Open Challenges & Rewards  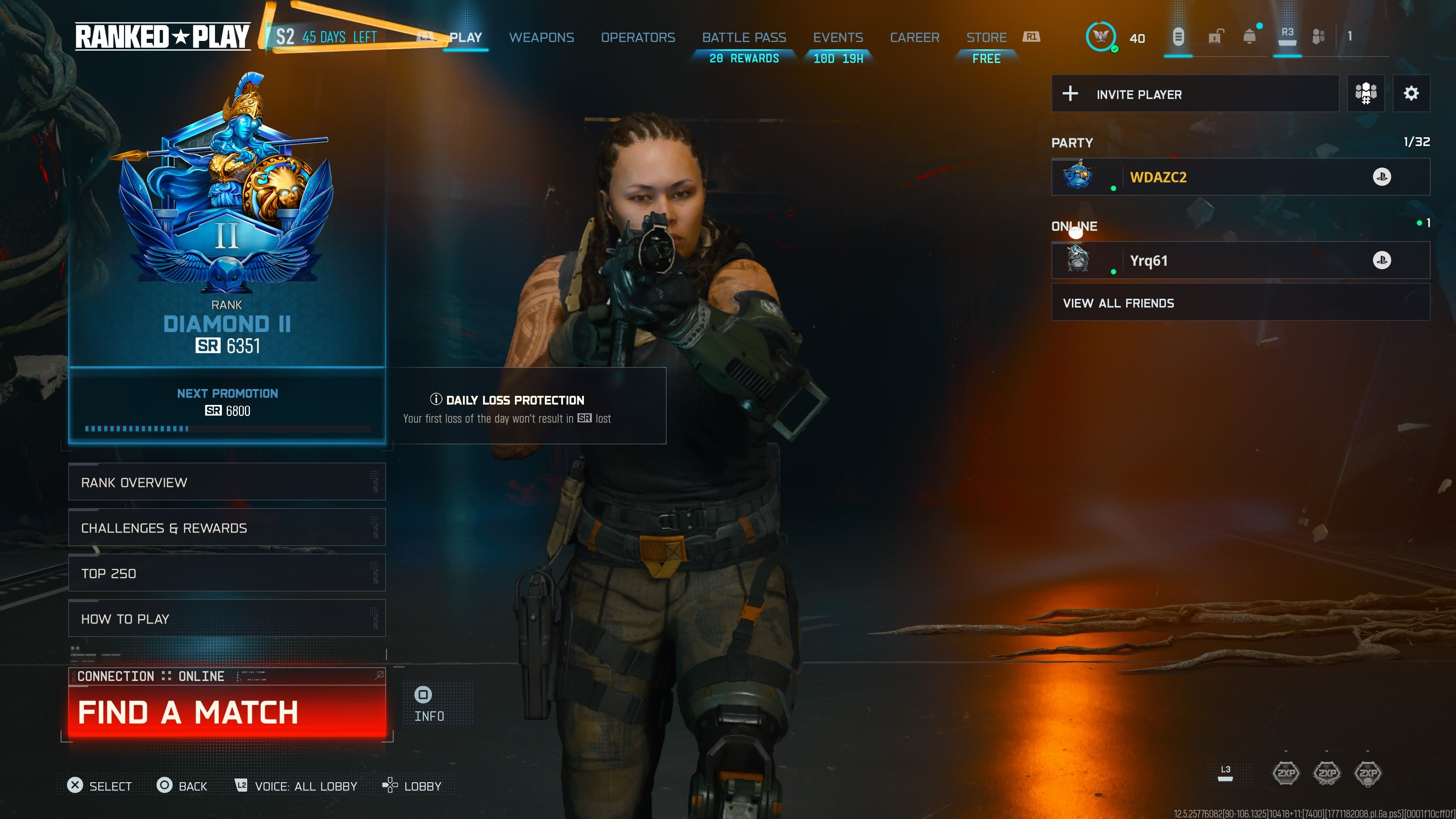coord(227,527)
